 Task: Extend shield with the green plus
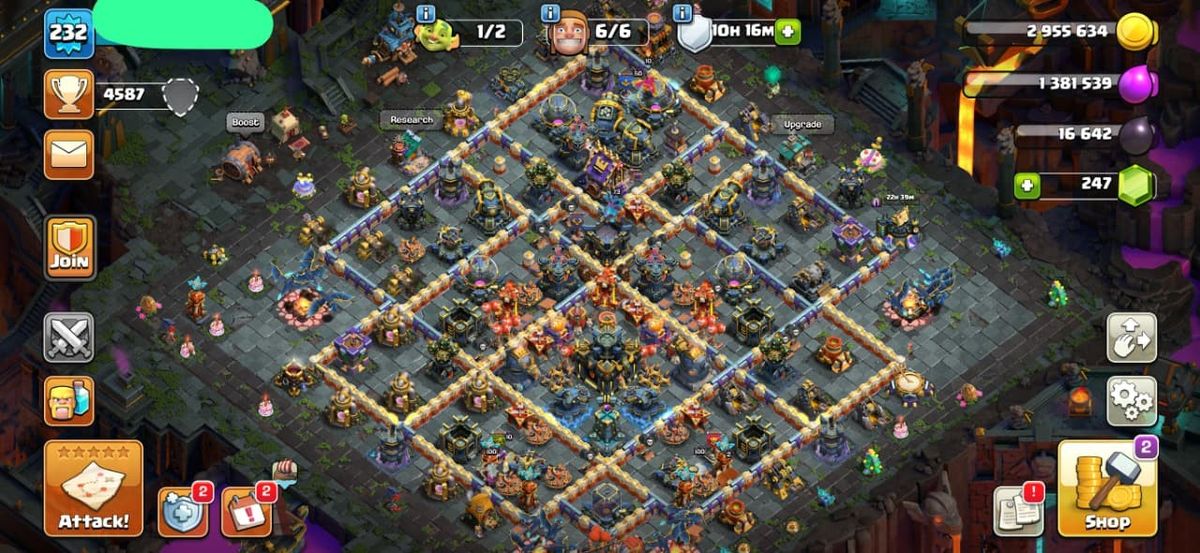[789, 31]
